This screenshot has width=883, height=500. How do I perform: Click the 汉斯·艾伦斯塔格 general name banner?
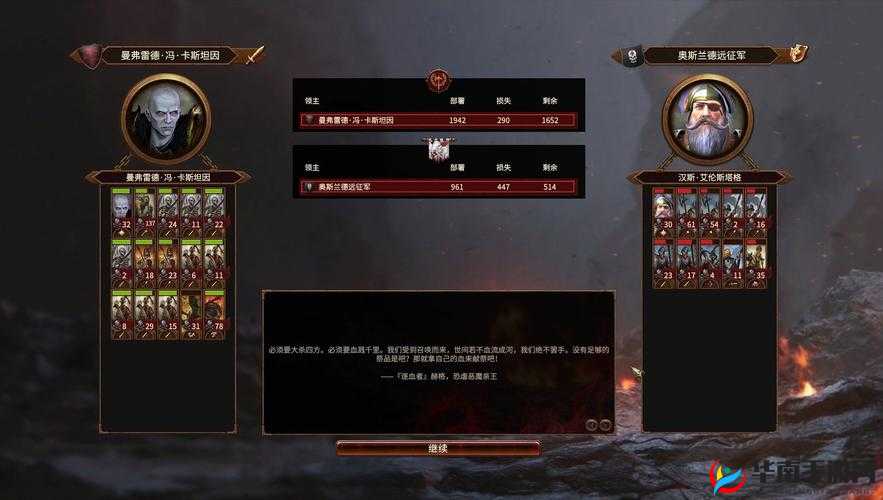click(709, 178)
